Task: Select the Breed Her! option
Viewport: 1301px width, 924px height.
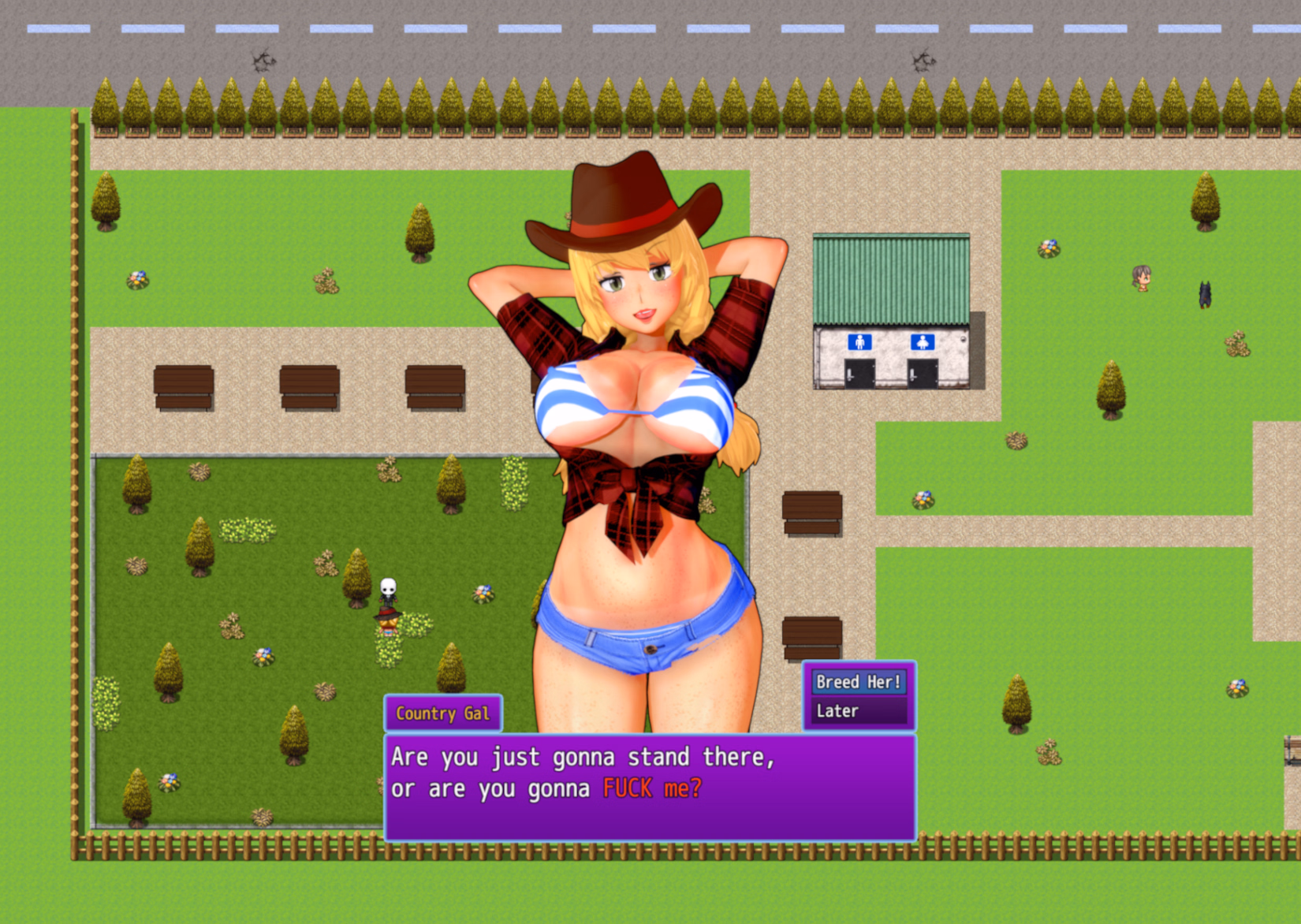Action: 858,683
